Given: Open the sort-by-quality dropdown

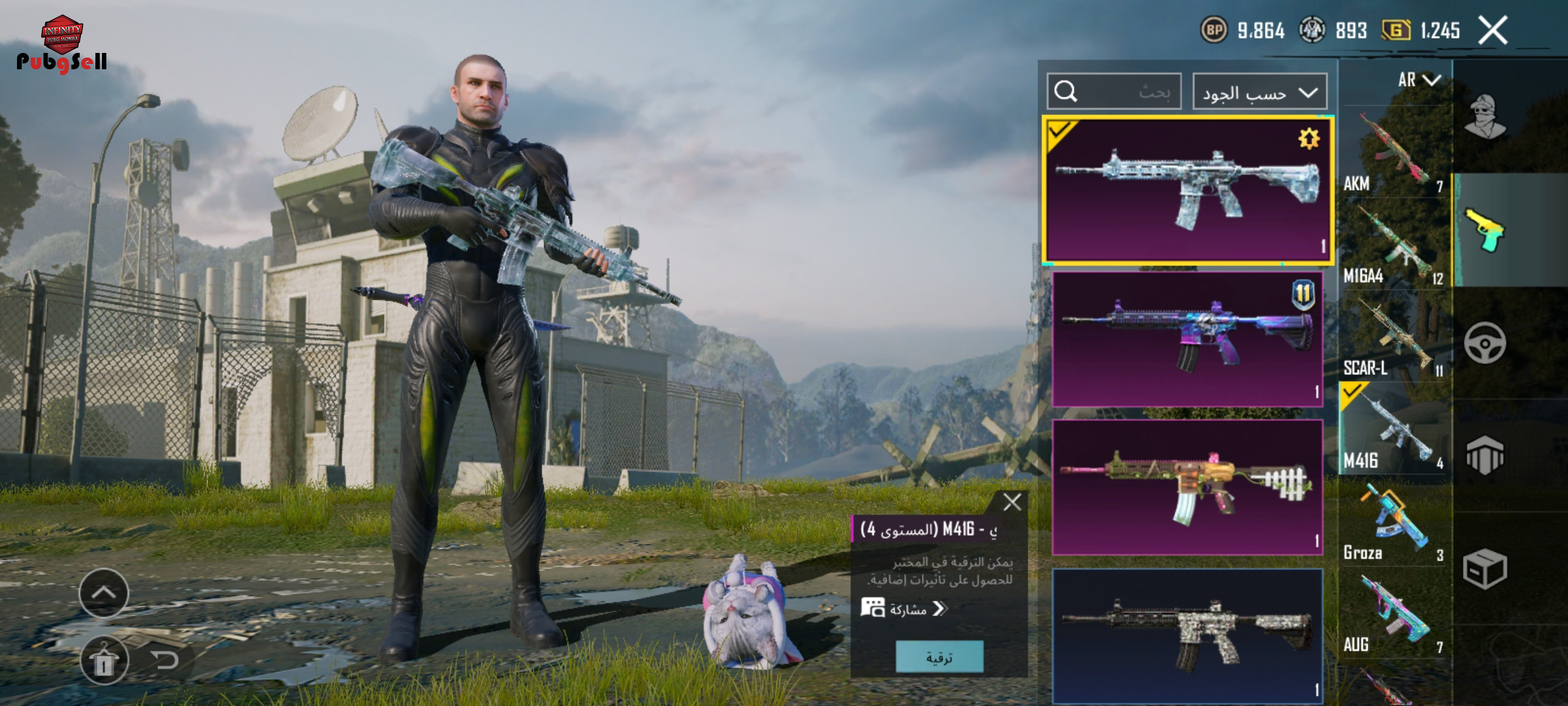Looking at the screenshot, I should click(1259, 92).
